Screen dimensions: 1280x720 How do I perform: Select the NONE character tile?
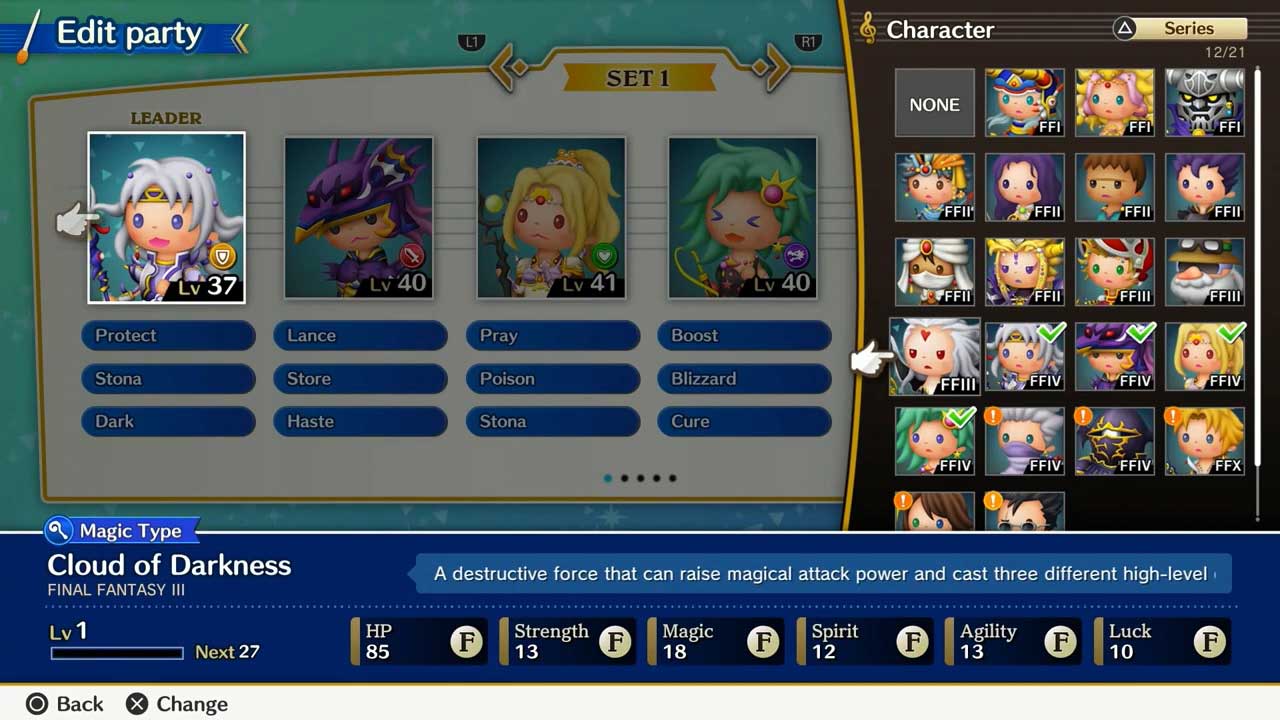pos(934,103)
